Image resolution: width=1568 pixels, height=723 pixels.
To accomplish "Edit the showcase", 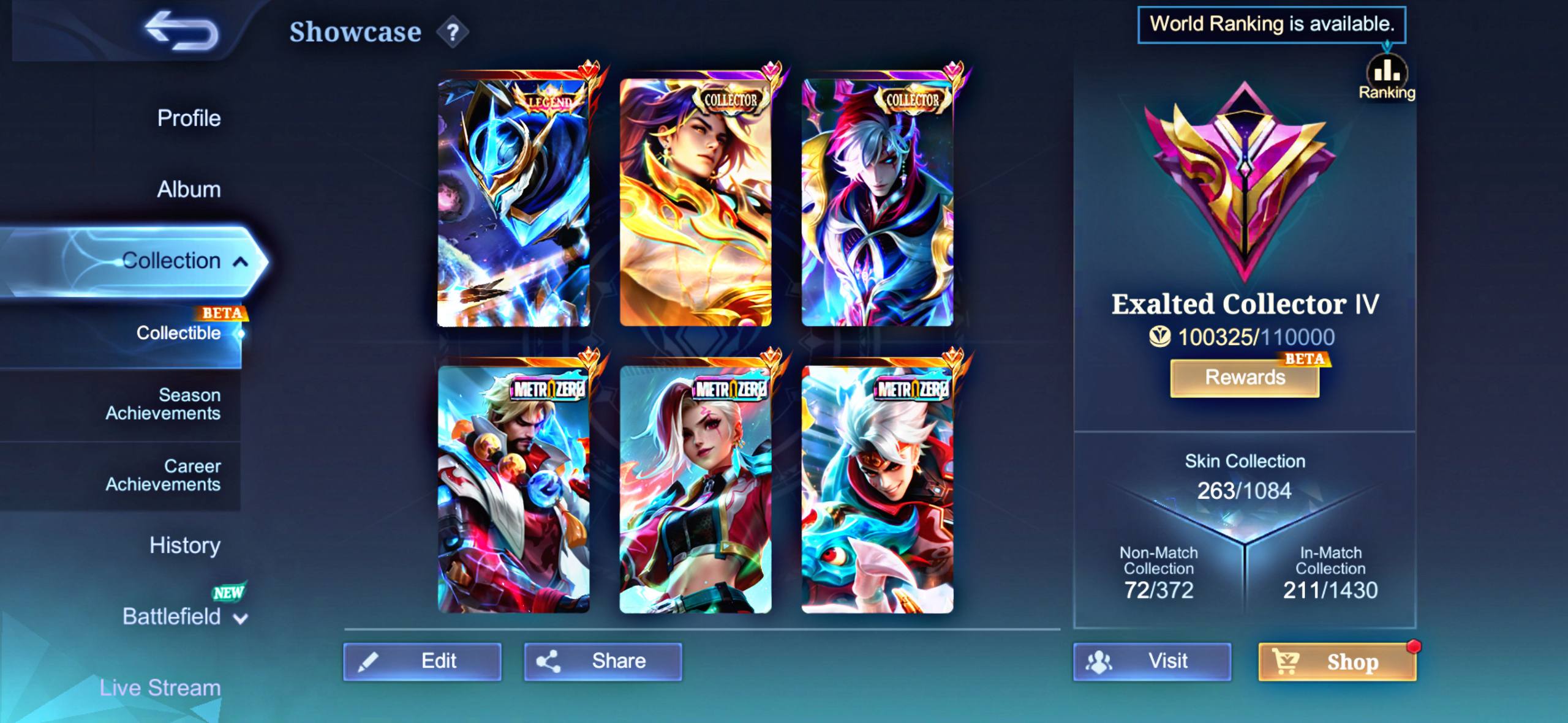I will tap(422, 661).
